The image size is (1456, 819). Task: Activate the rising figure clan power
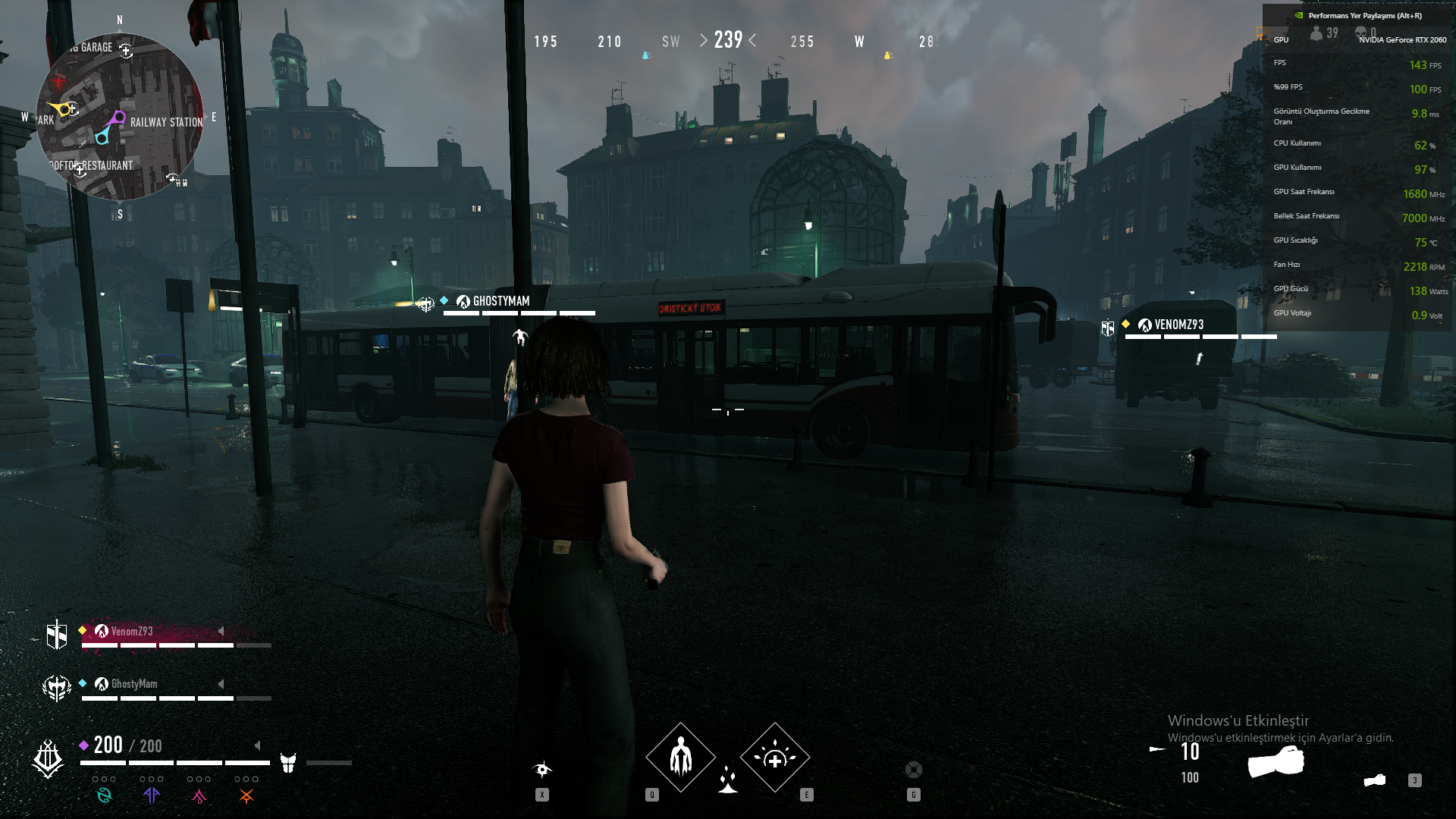[x=680, y=758]
